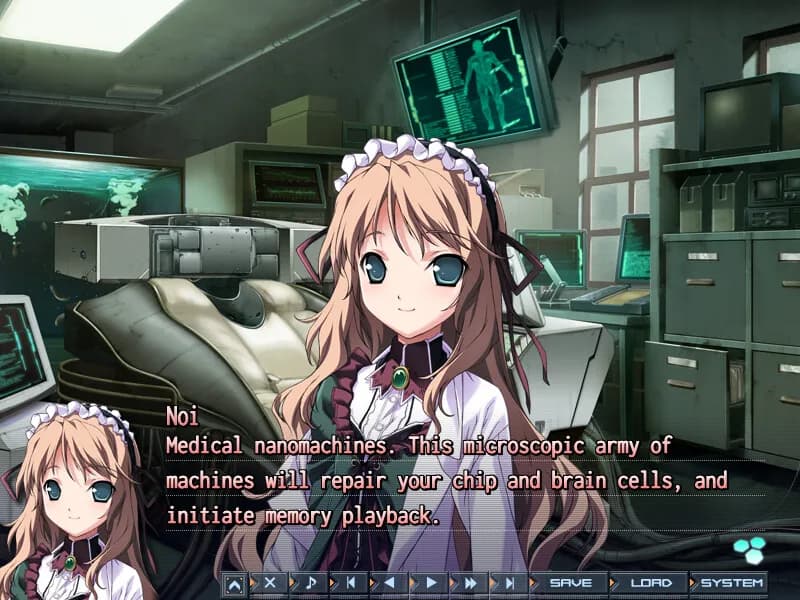The width and height of the screenshot is (800, 600).
Task: Open the SAVE menu
Action: 571,583
